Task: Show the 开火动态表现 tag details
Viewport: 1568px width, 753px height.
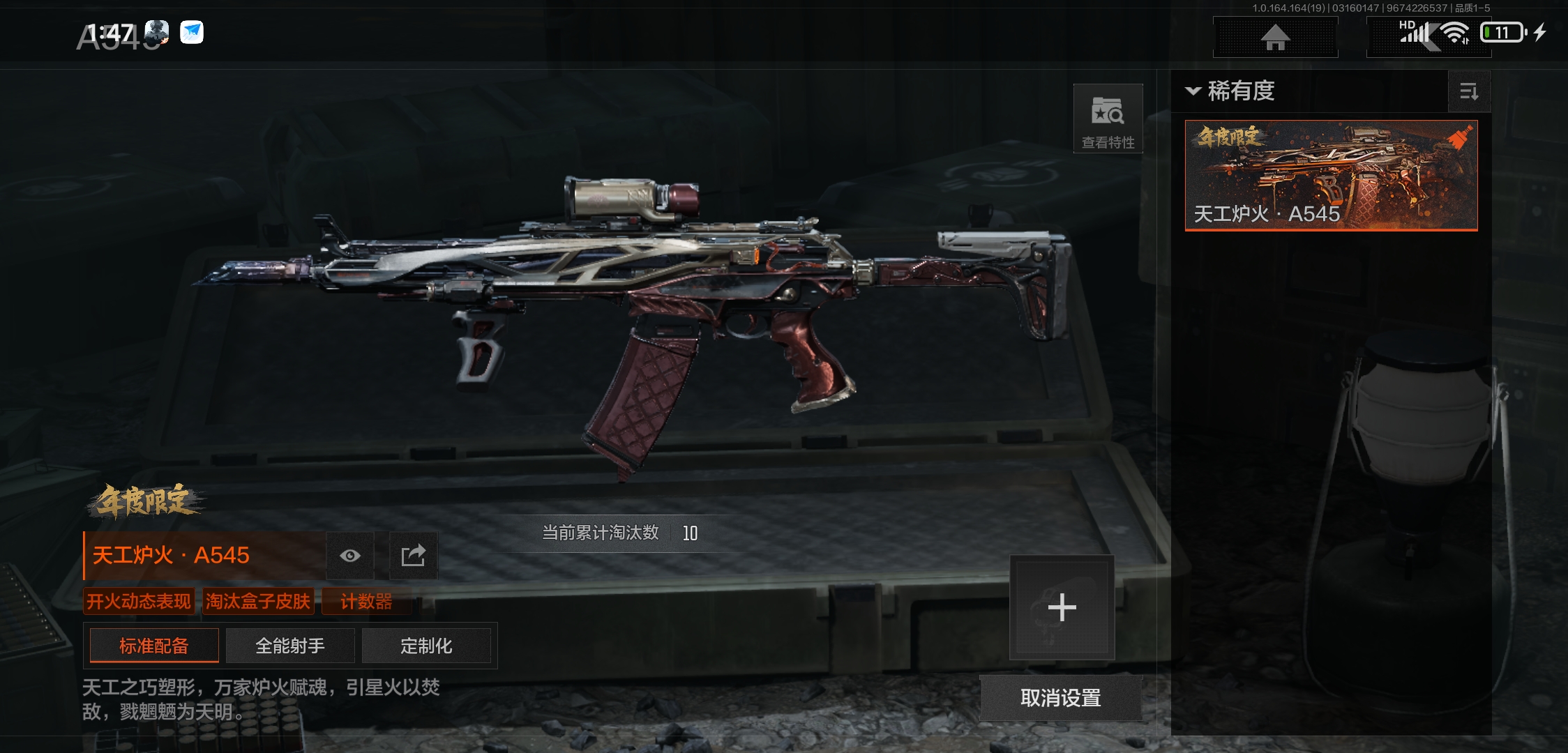Action: [x=138, y=601]
